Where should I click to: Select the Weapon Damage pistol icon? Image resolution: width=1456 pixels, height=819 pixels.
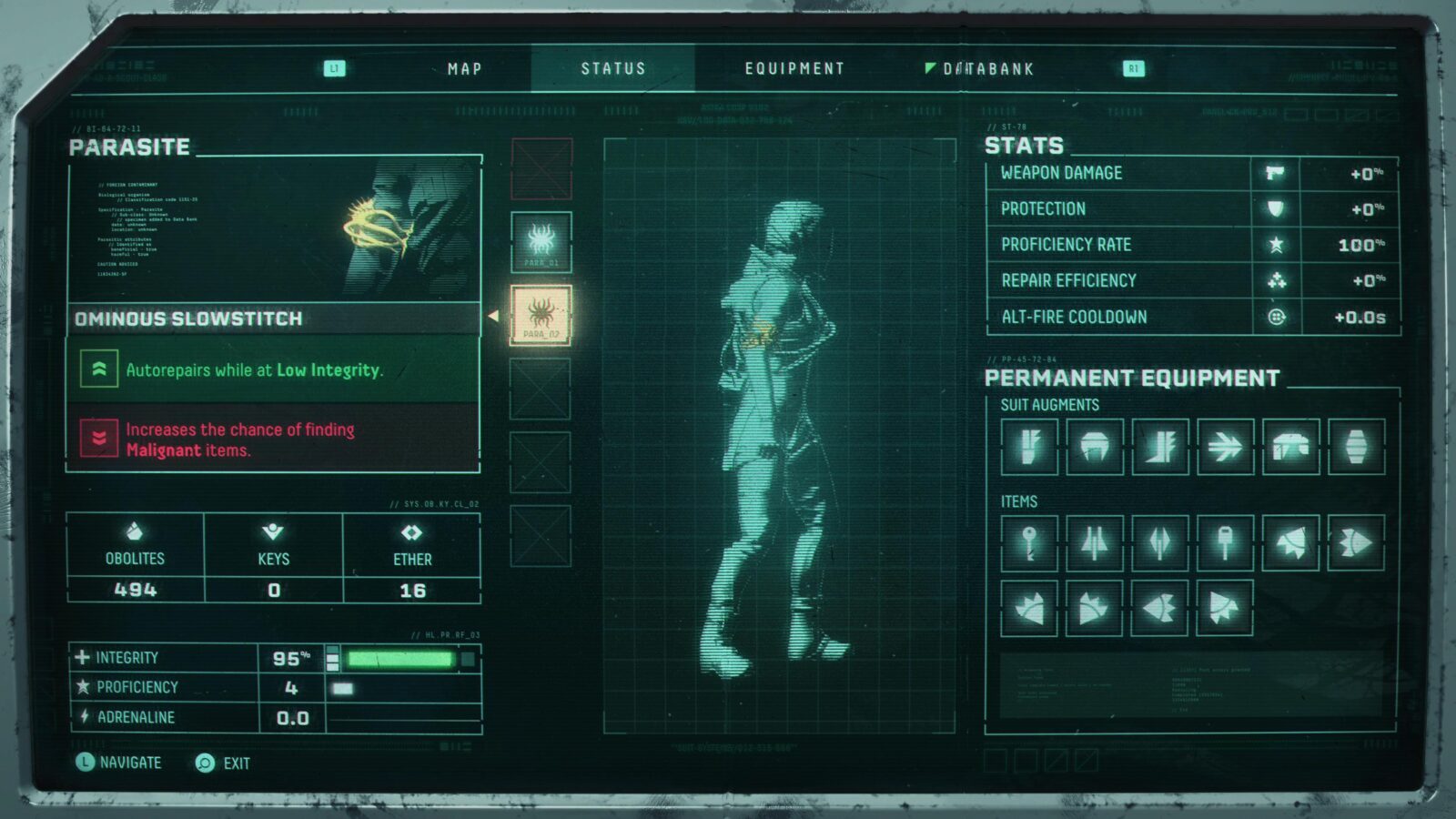pos(1274,173)
